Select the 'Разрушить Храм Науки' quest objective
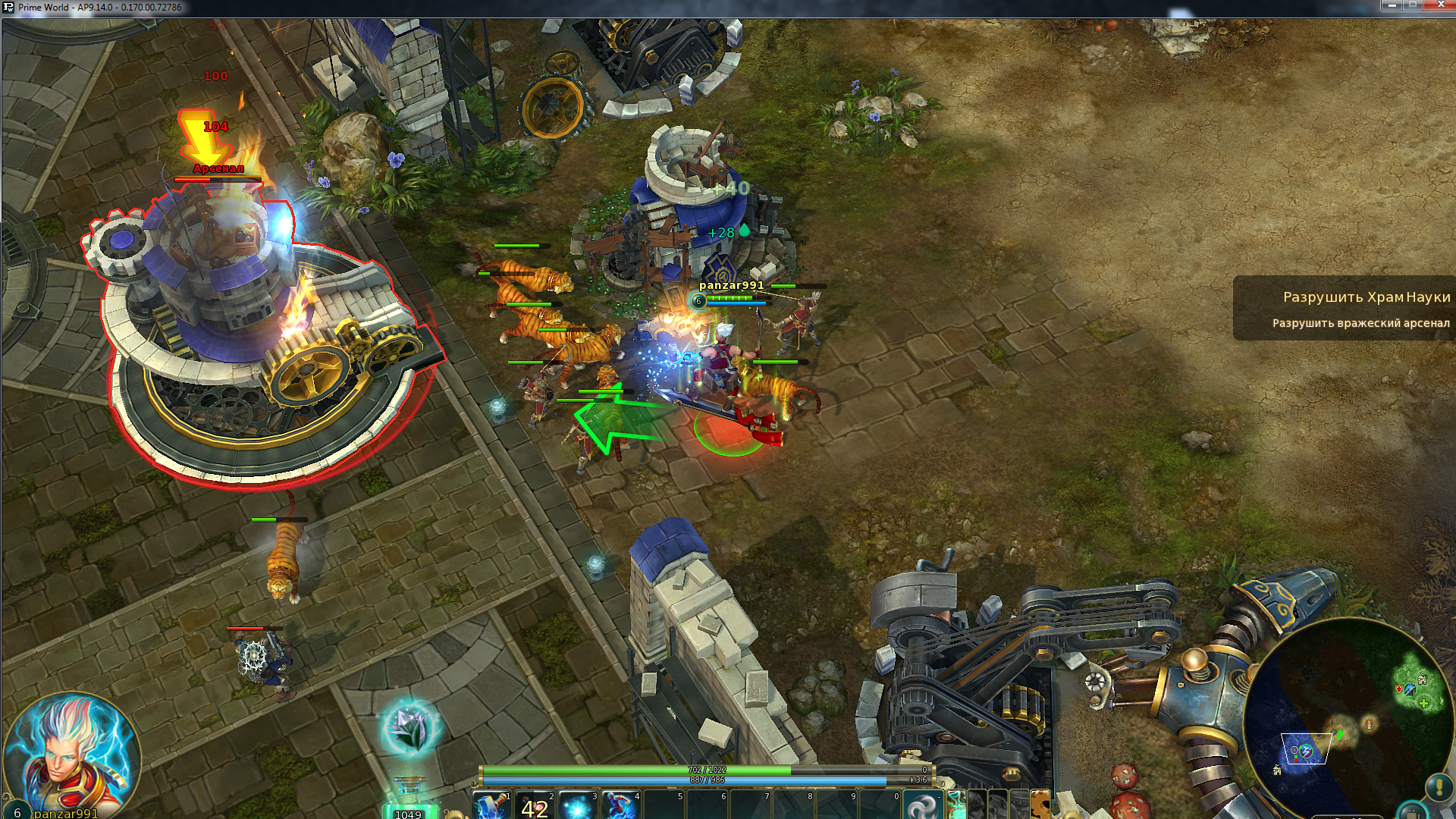1456x819 pixels. tap(1366, 297)
